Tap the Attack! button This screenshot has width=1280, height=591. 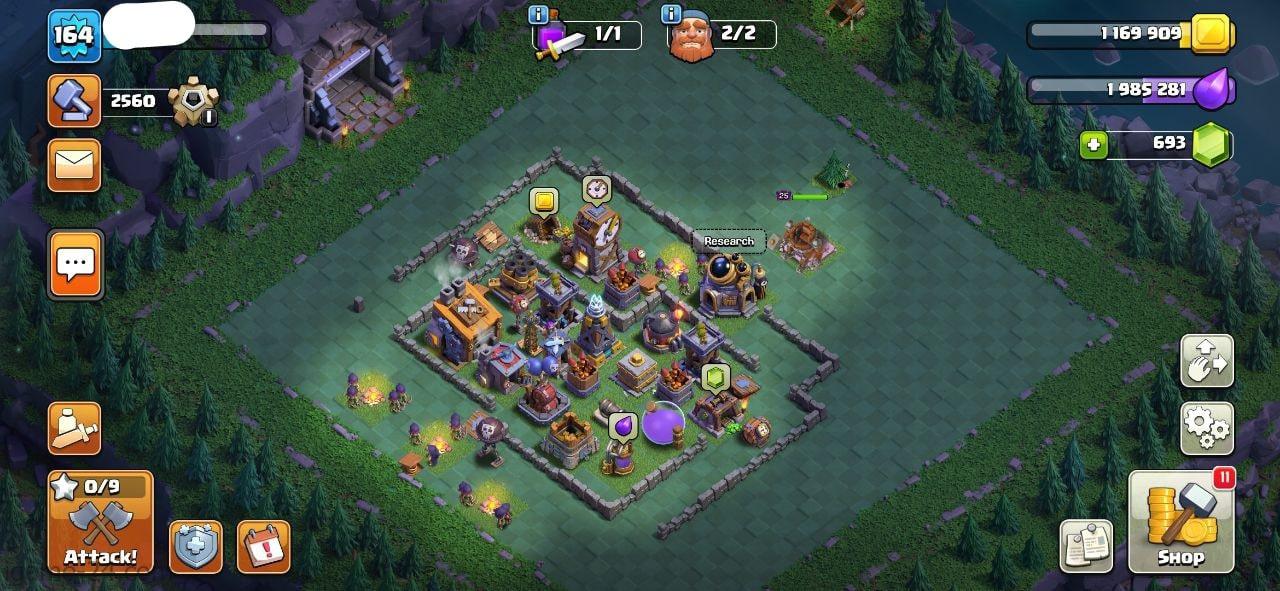tap(100, 522)
